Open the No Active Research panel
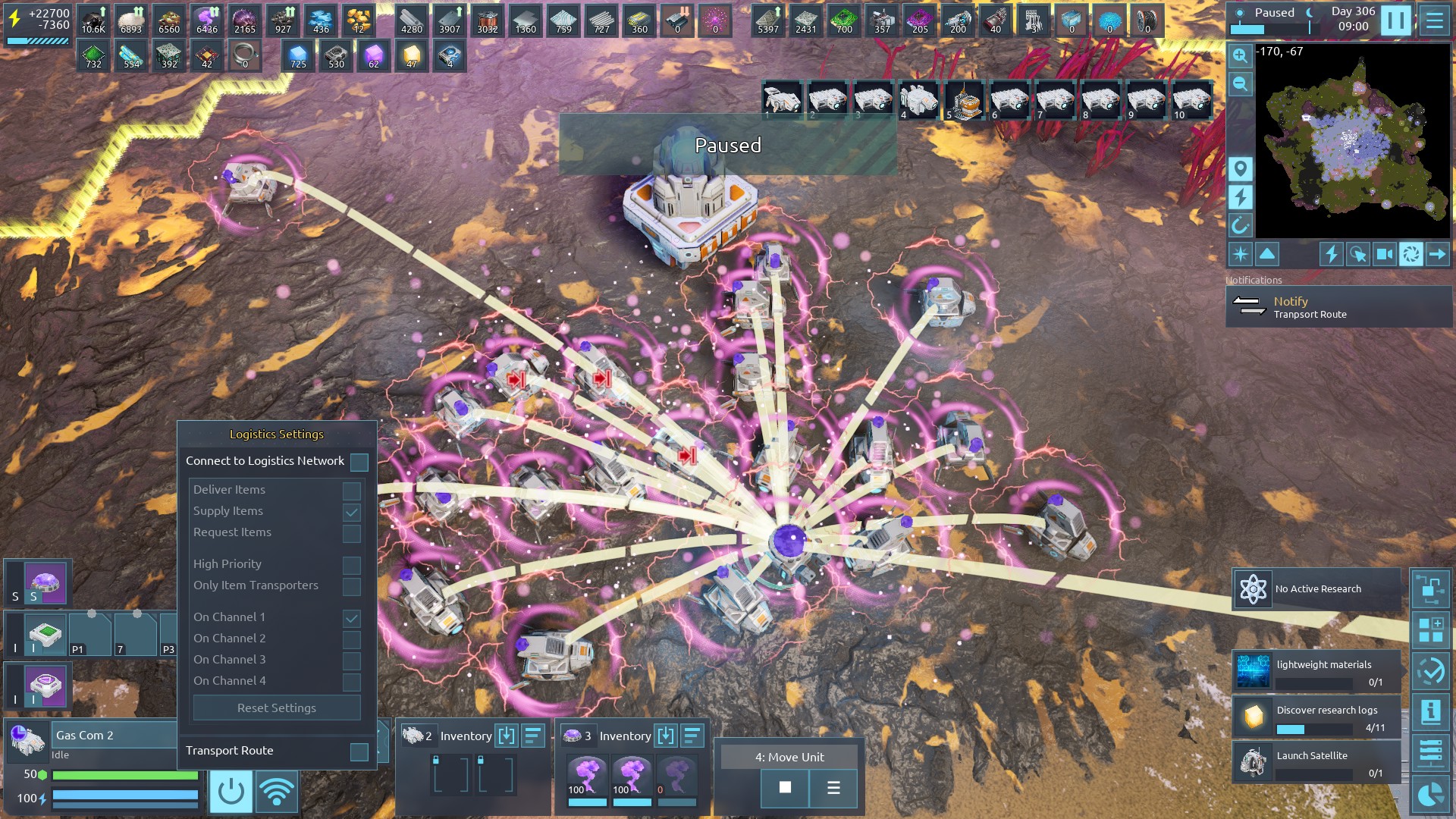The height and width of the screenshot is (819, 1456). point(1316,589)
